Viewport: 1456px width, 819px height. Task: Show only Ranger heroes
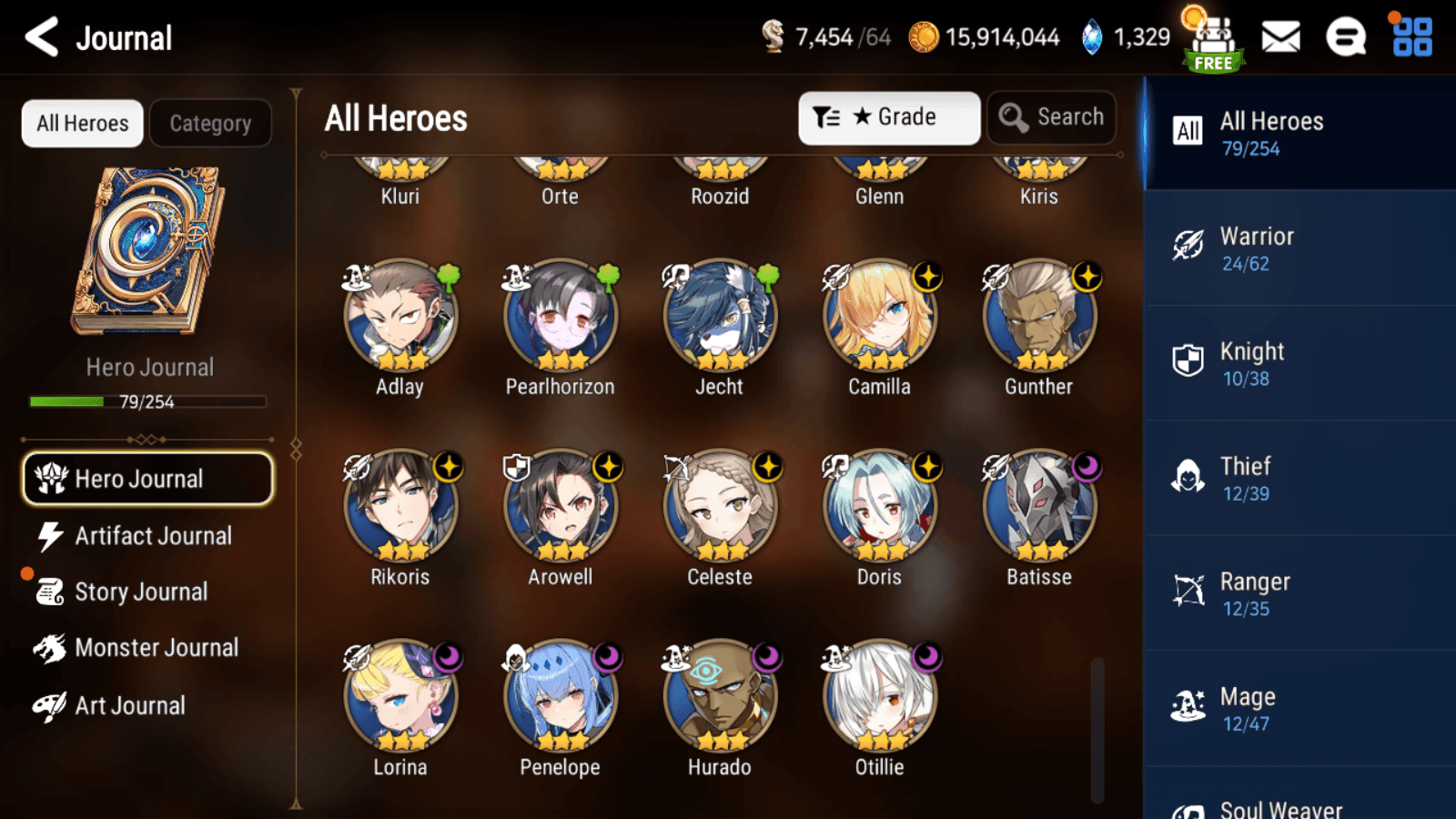tap(1299, 593)
